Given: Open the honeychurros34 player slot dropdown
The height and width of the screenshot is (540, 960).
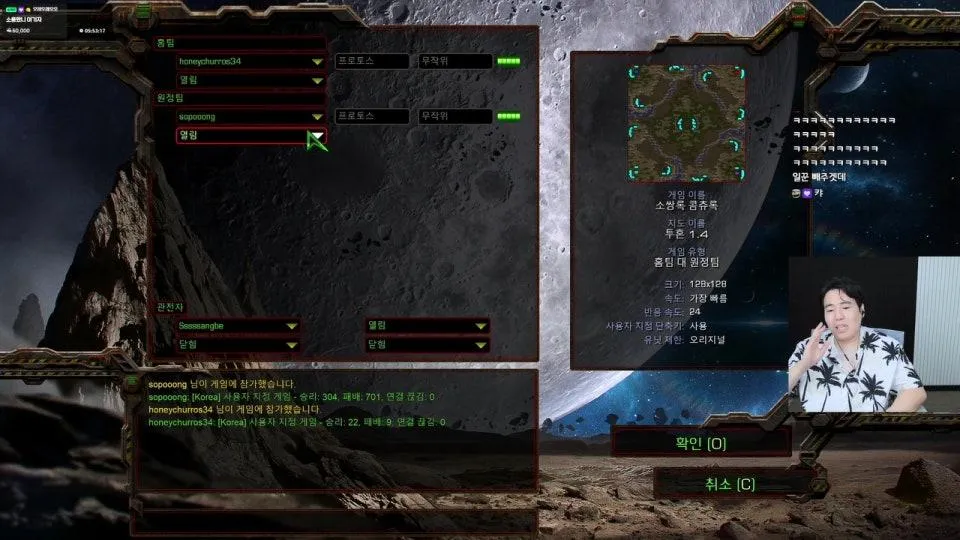Looking at the screenshot, I should point(251,62).
